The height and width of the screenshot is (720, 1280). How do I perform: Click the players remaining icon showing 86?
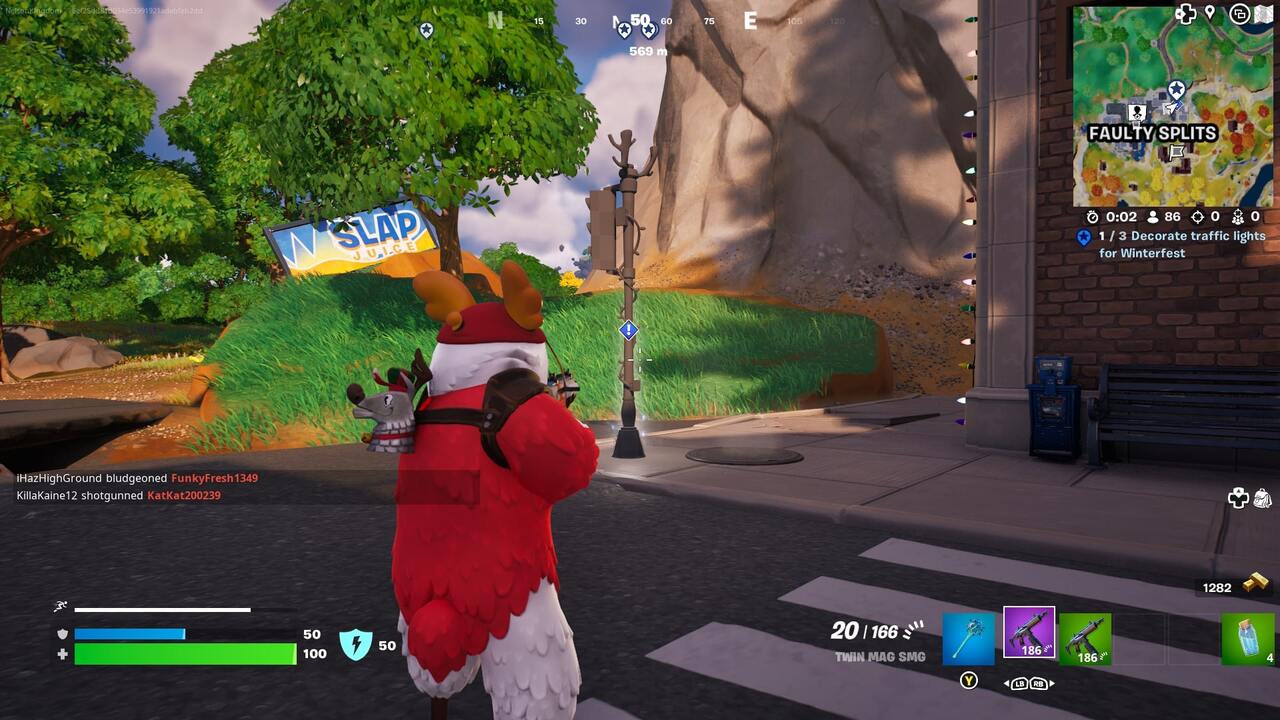click(1153, 216)
